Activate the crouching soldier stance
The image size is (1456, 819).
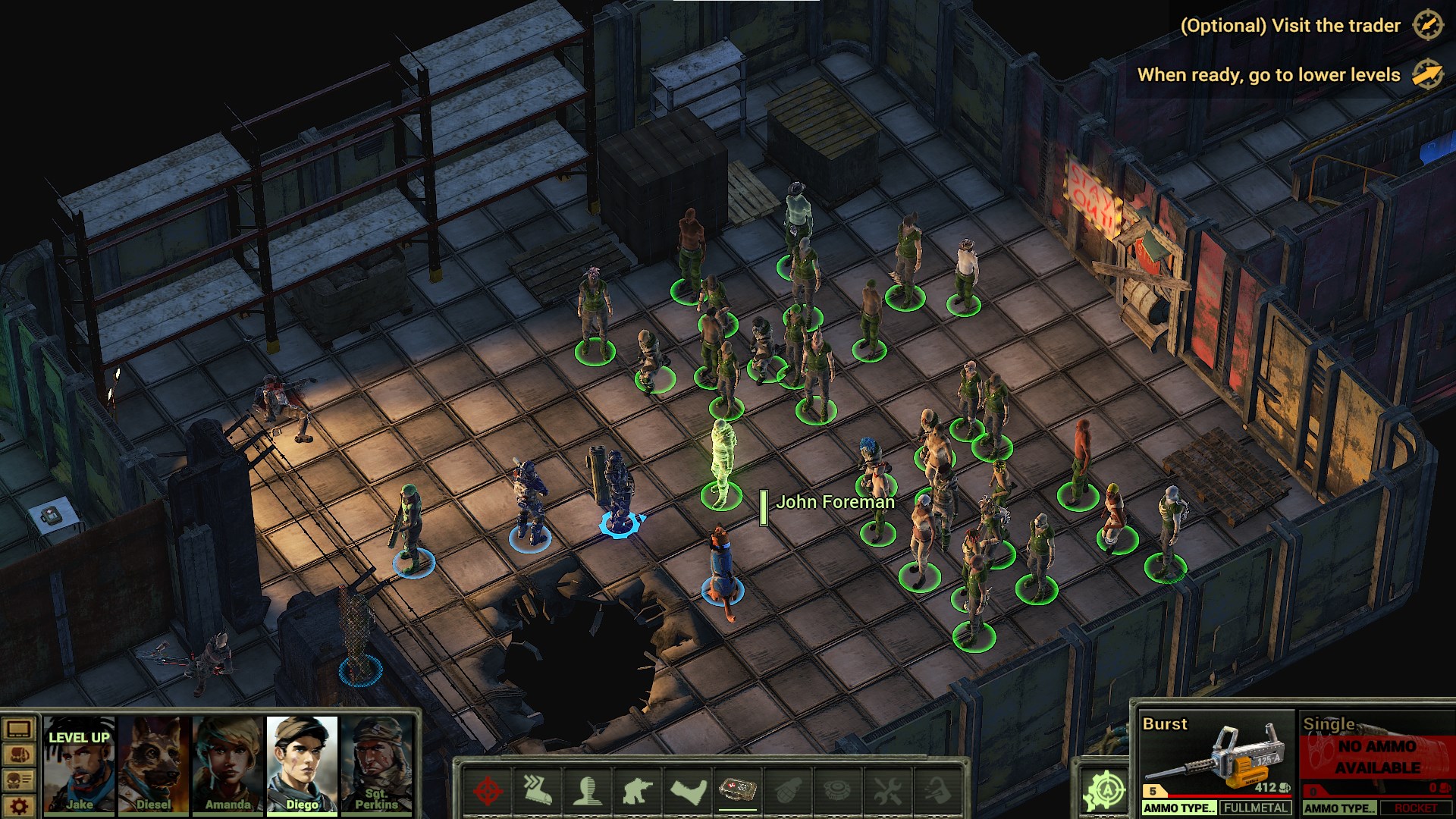(638, 791)
